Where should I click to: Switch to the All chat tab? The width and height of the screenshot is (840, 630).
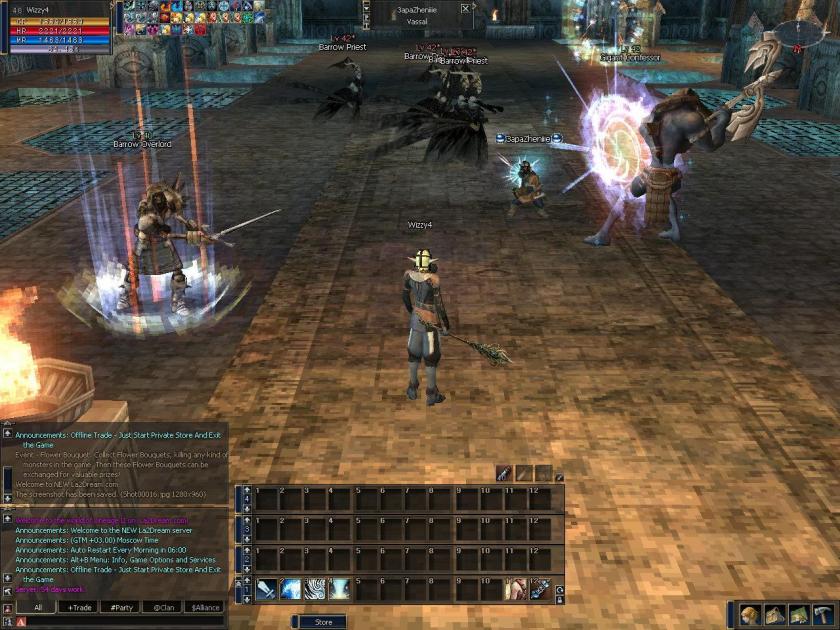tap(38, 607)
